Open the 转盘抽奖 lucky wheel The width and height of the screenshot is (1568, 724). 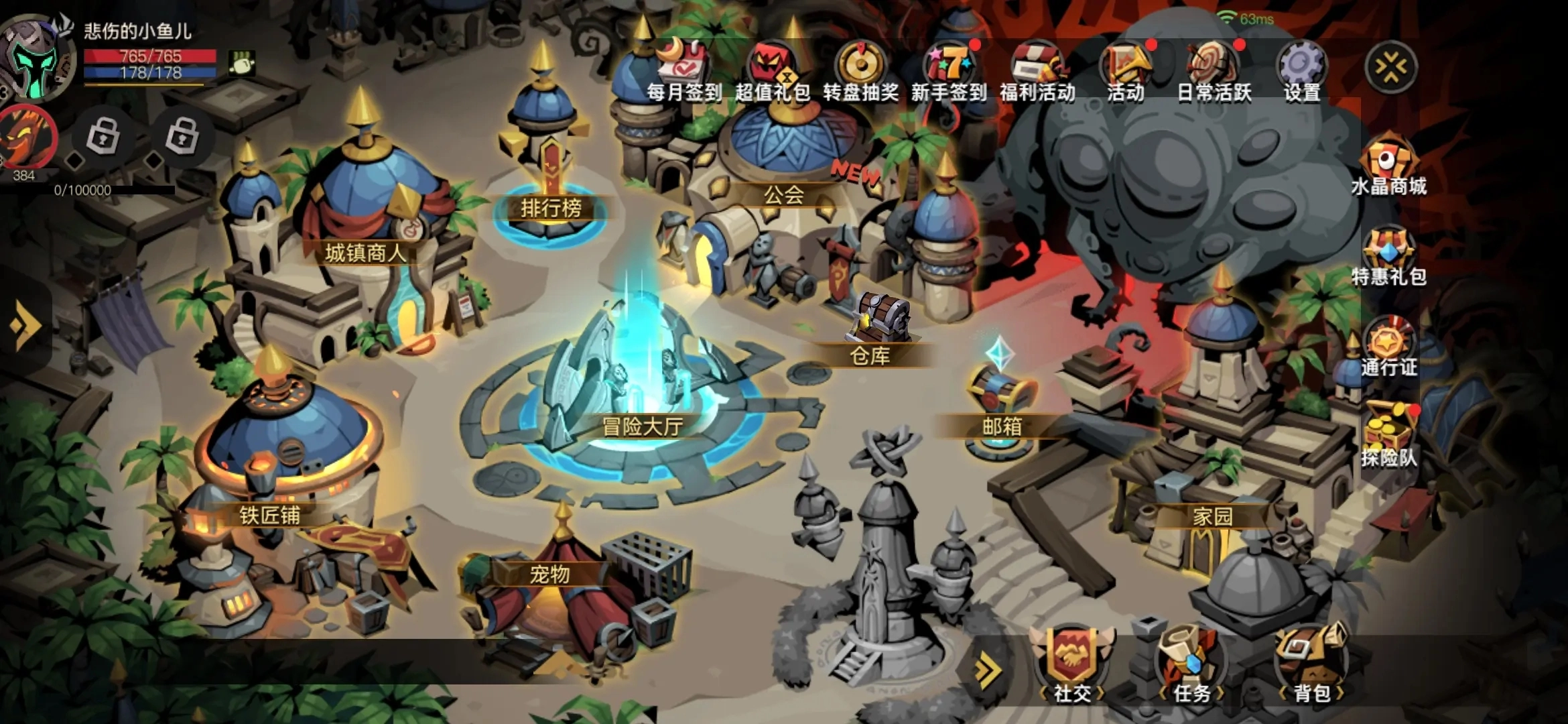[860, 70]
